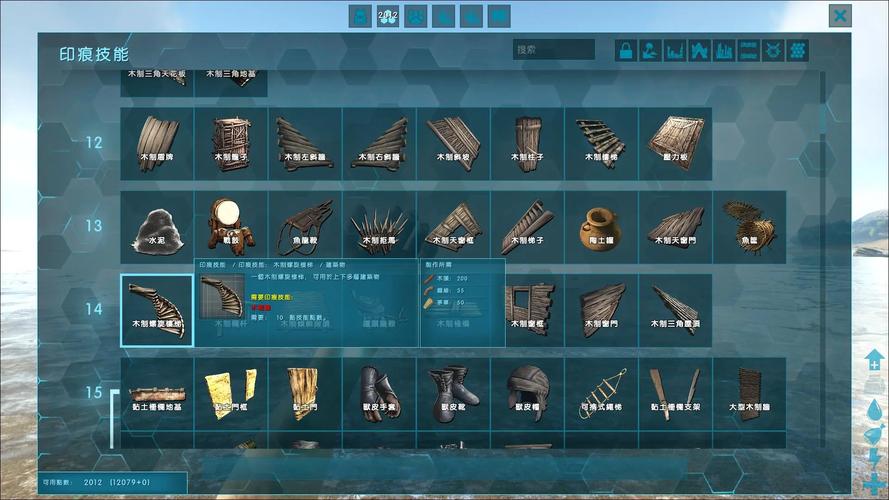Open the inventory tab at the top

(x=360, y=15)
